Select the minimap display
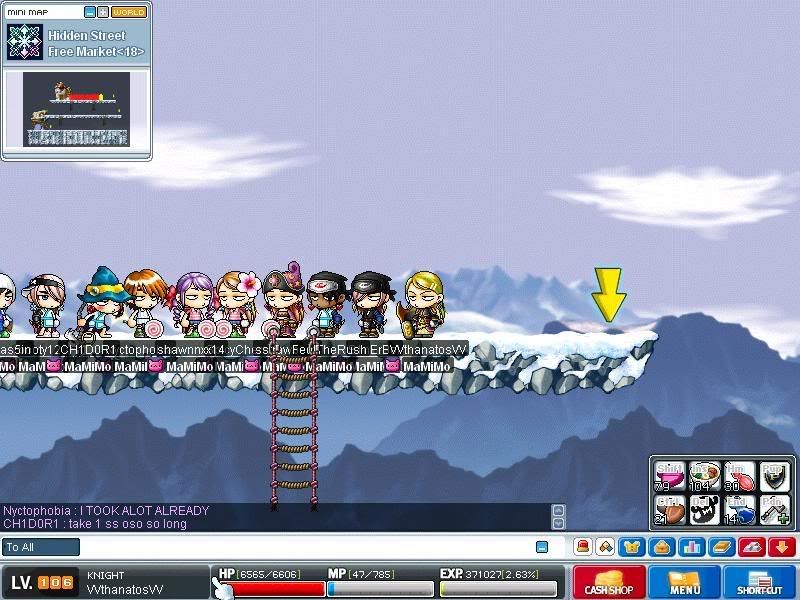The image size is (800, 600). tap(77, 108)
